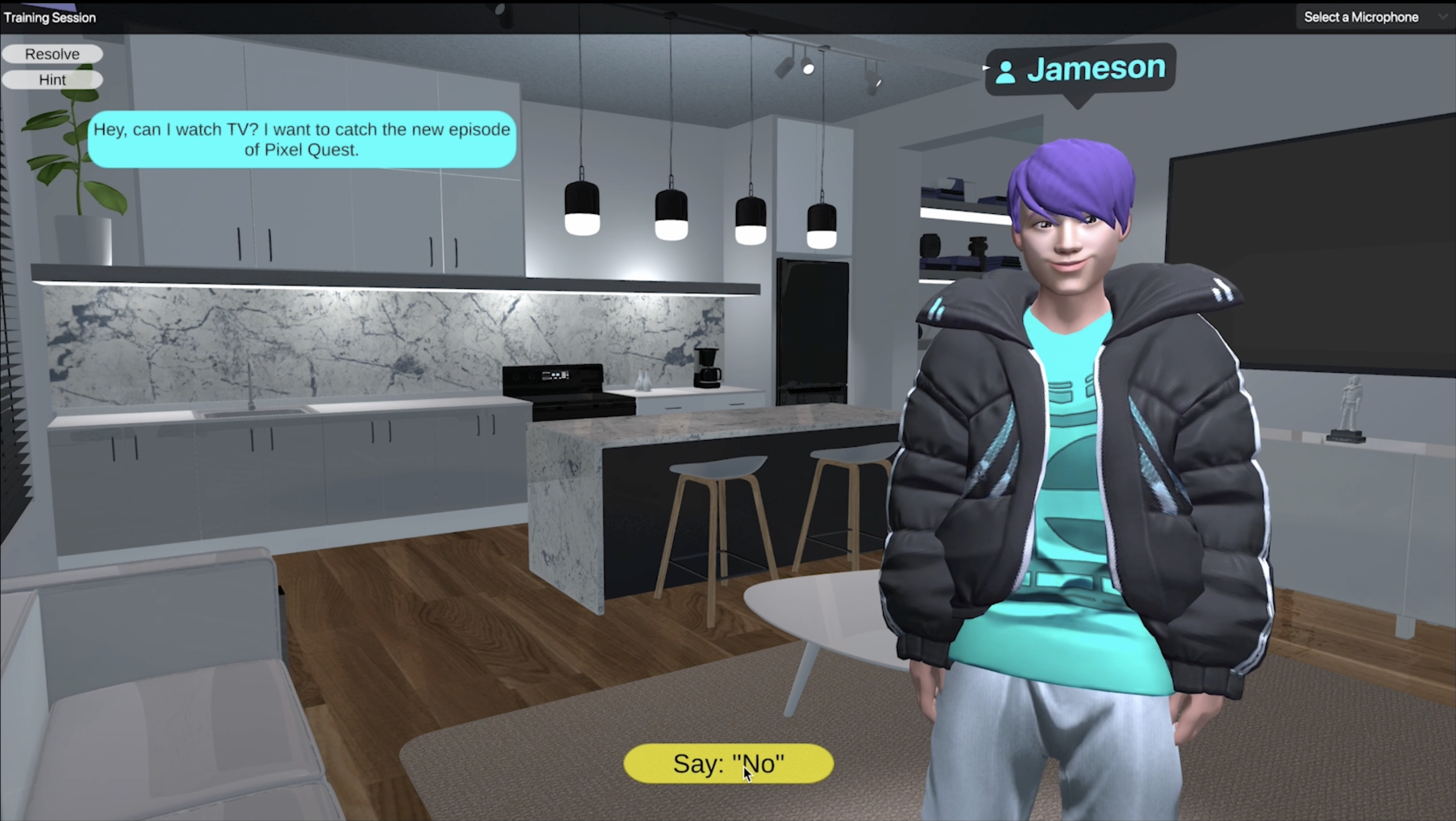
Task: Open the Select a Microphone dropdown
Action: pos(1373,17)
